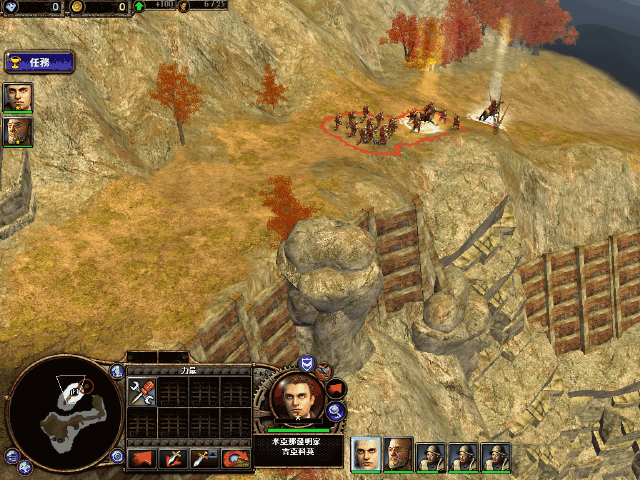The height and width of the screenshot is (480, 640).
Task: Select the bearded hero portrait below 任務
Action: [17, 131]
